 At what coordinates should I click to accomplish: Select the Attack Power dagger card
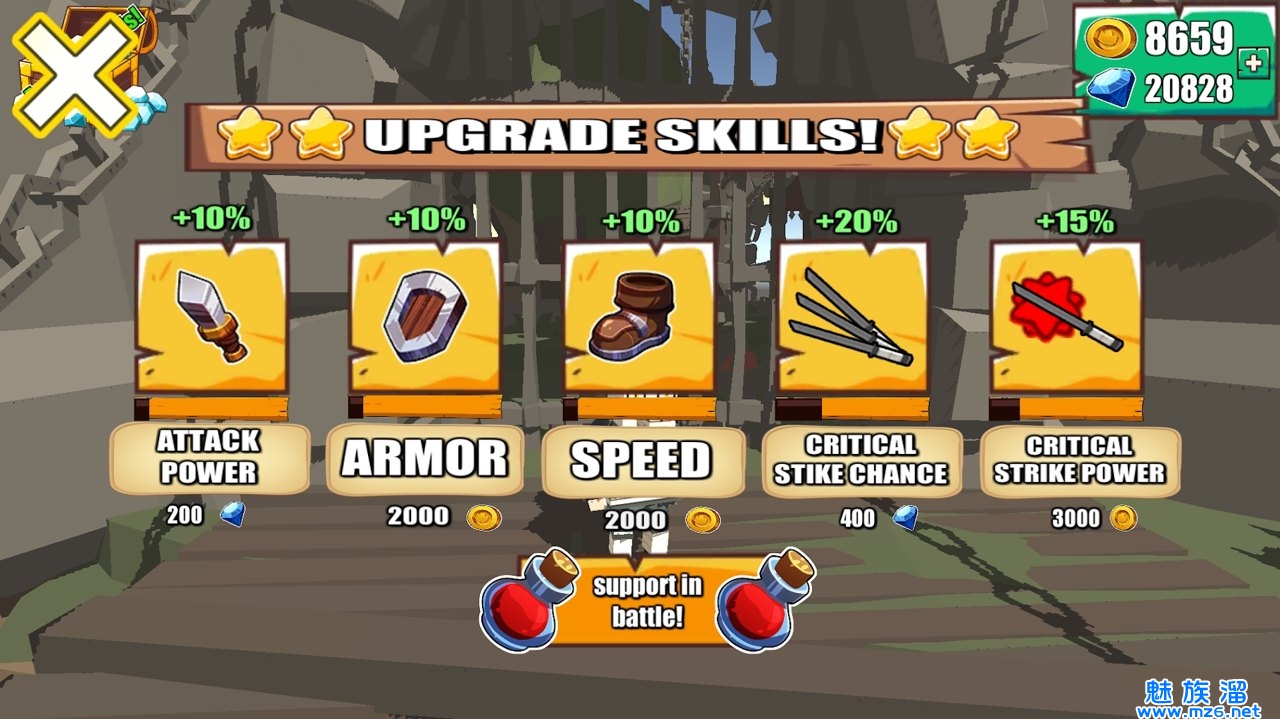coord(211,316)
